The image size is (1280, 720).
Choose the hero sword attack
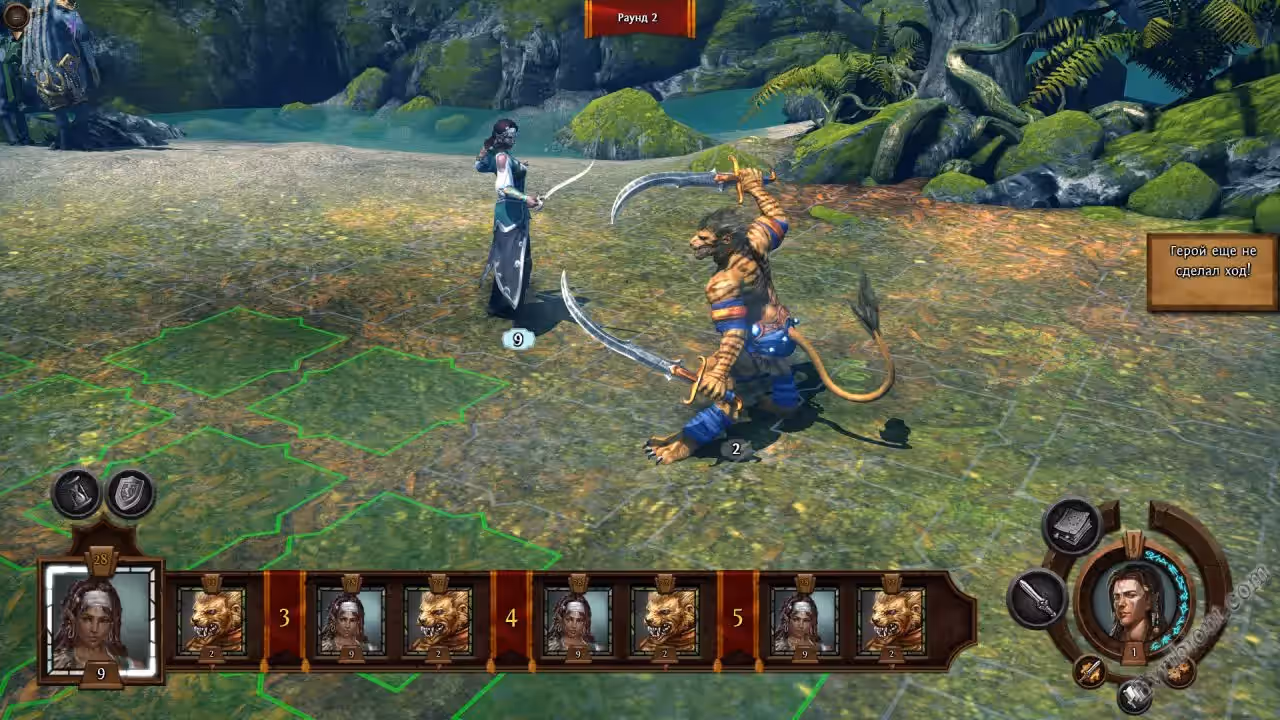coord(1036,598)
